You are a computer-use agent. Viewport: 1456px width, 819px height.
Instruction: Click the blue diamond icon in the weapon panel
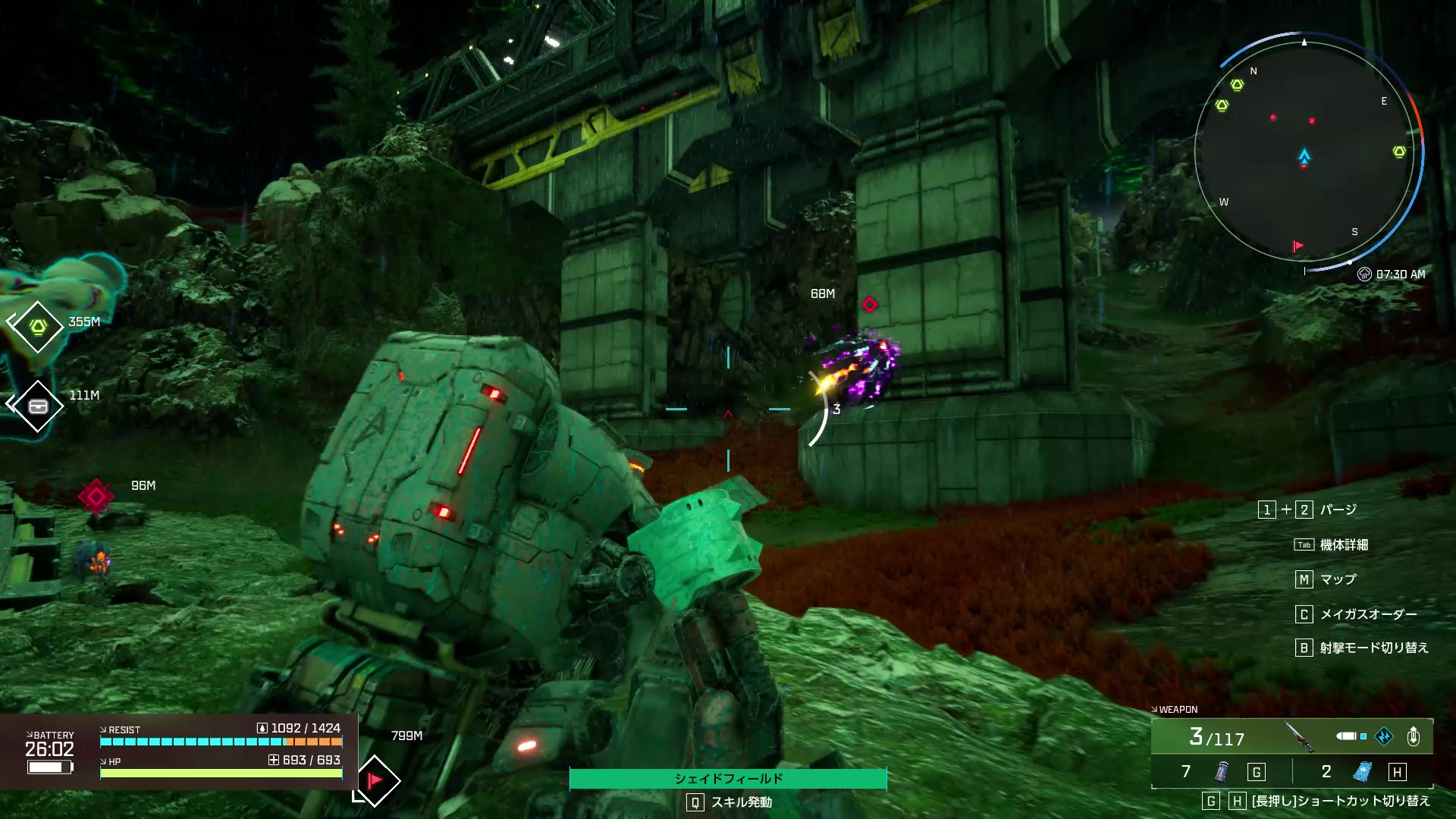(1384, 736)
